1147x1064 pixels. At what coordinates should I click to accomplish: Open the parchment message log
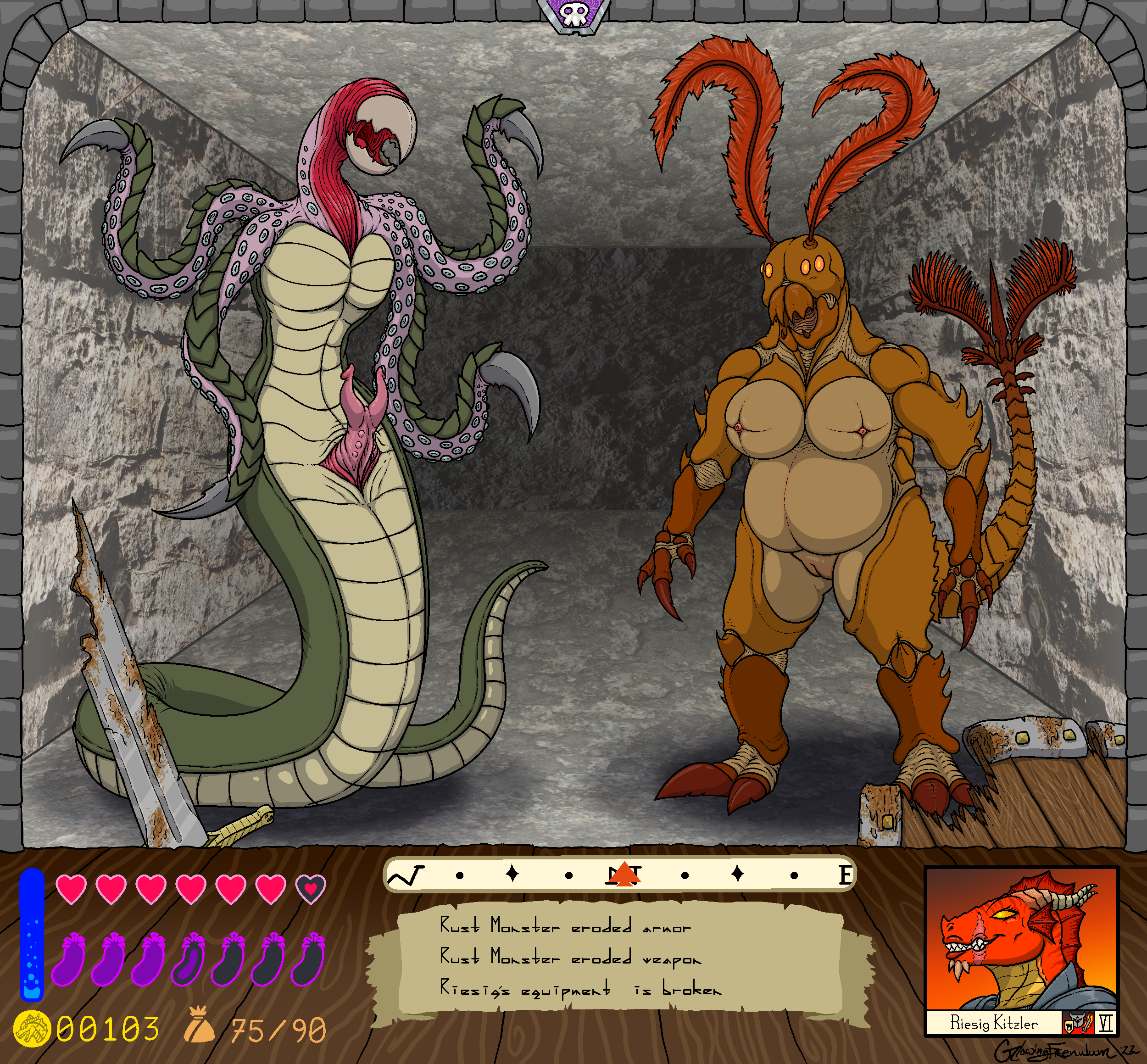click(x=619, y=959)
